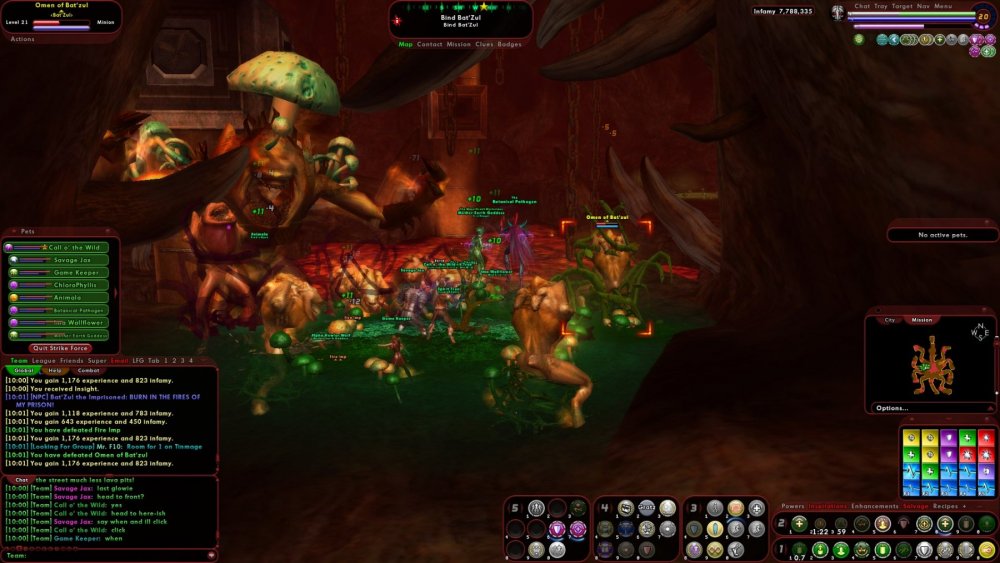
Task: Open the Help chat tab
Action: point(55,370)
